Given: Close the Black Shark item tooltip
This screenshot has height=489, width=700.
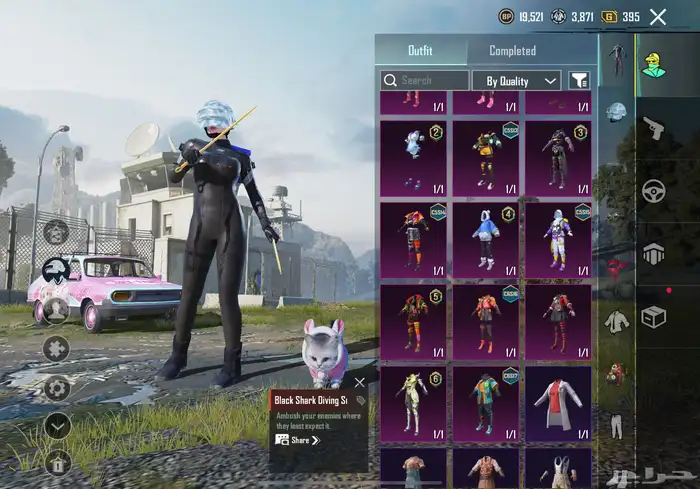Looking at the screenshot, I should point(360,382).
